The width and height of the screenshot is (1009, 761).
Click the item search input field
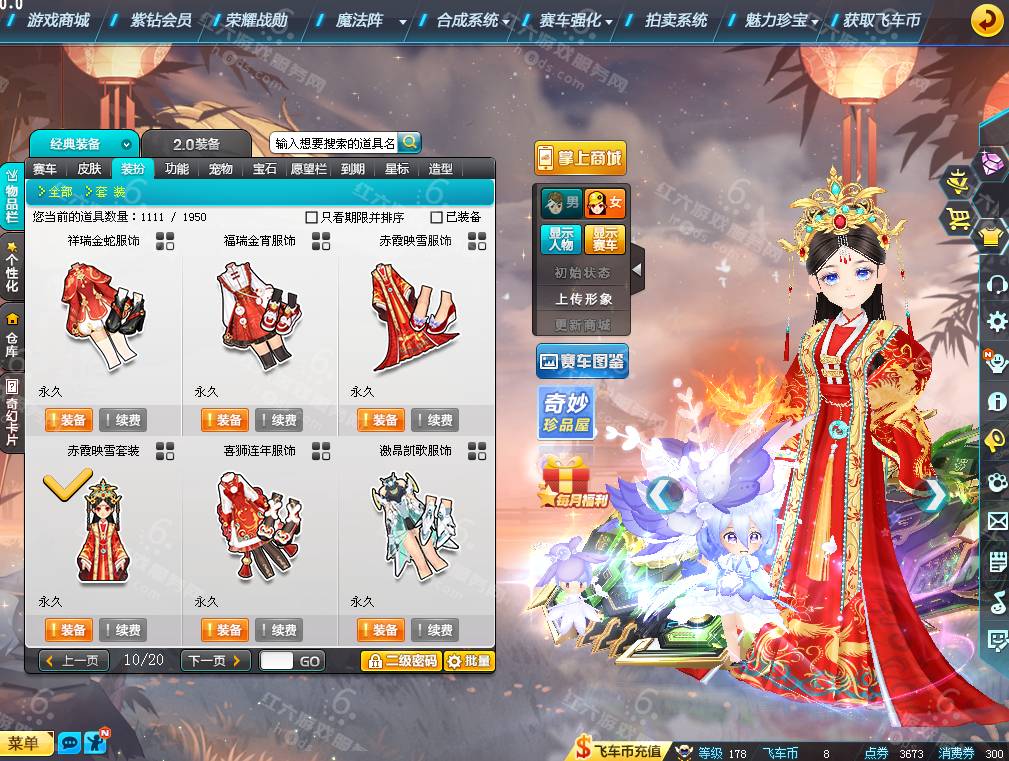click(x=334, y=143)
